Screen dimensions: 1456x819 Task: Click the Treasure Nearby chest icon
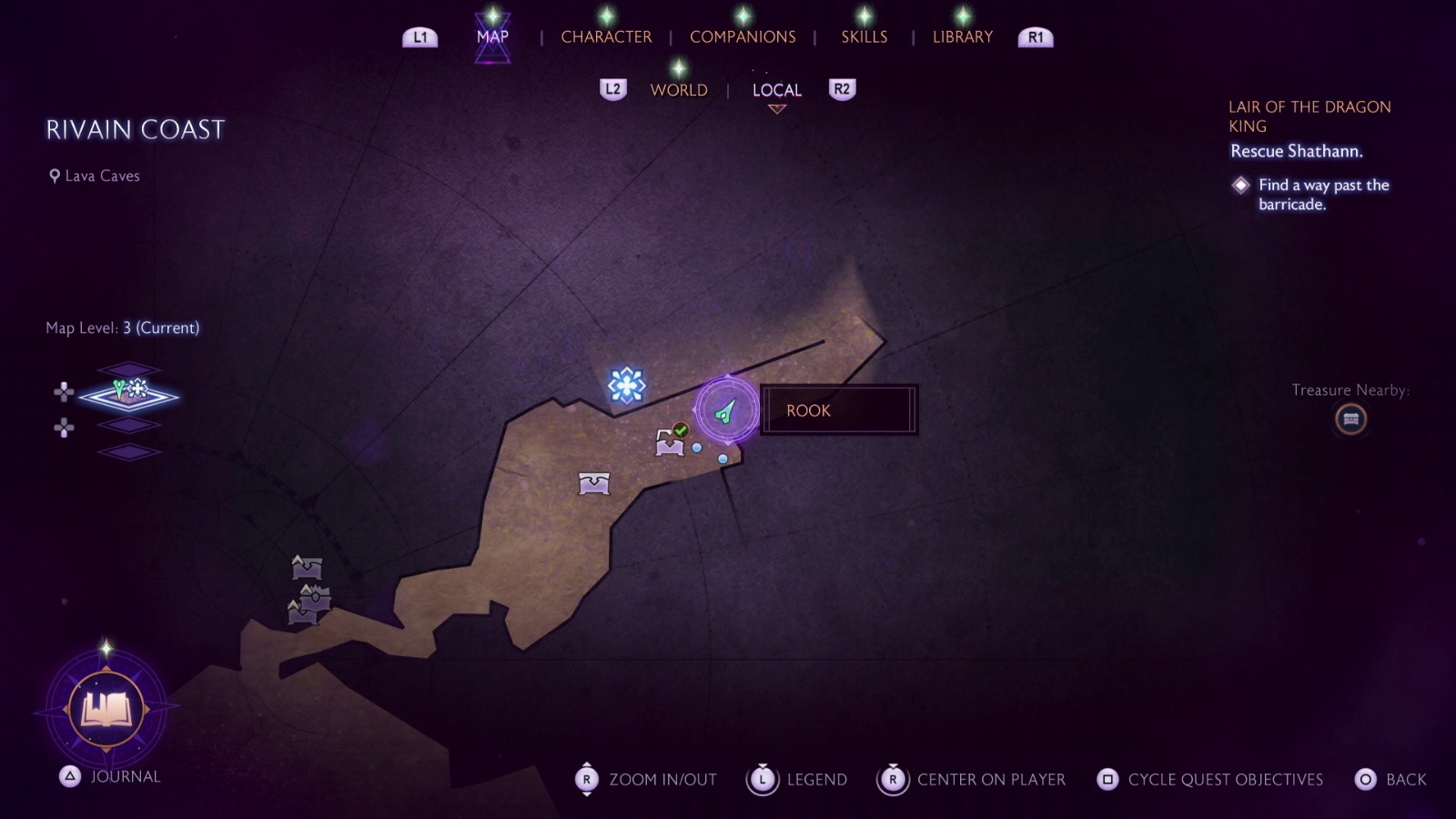tap(1350, 420)
